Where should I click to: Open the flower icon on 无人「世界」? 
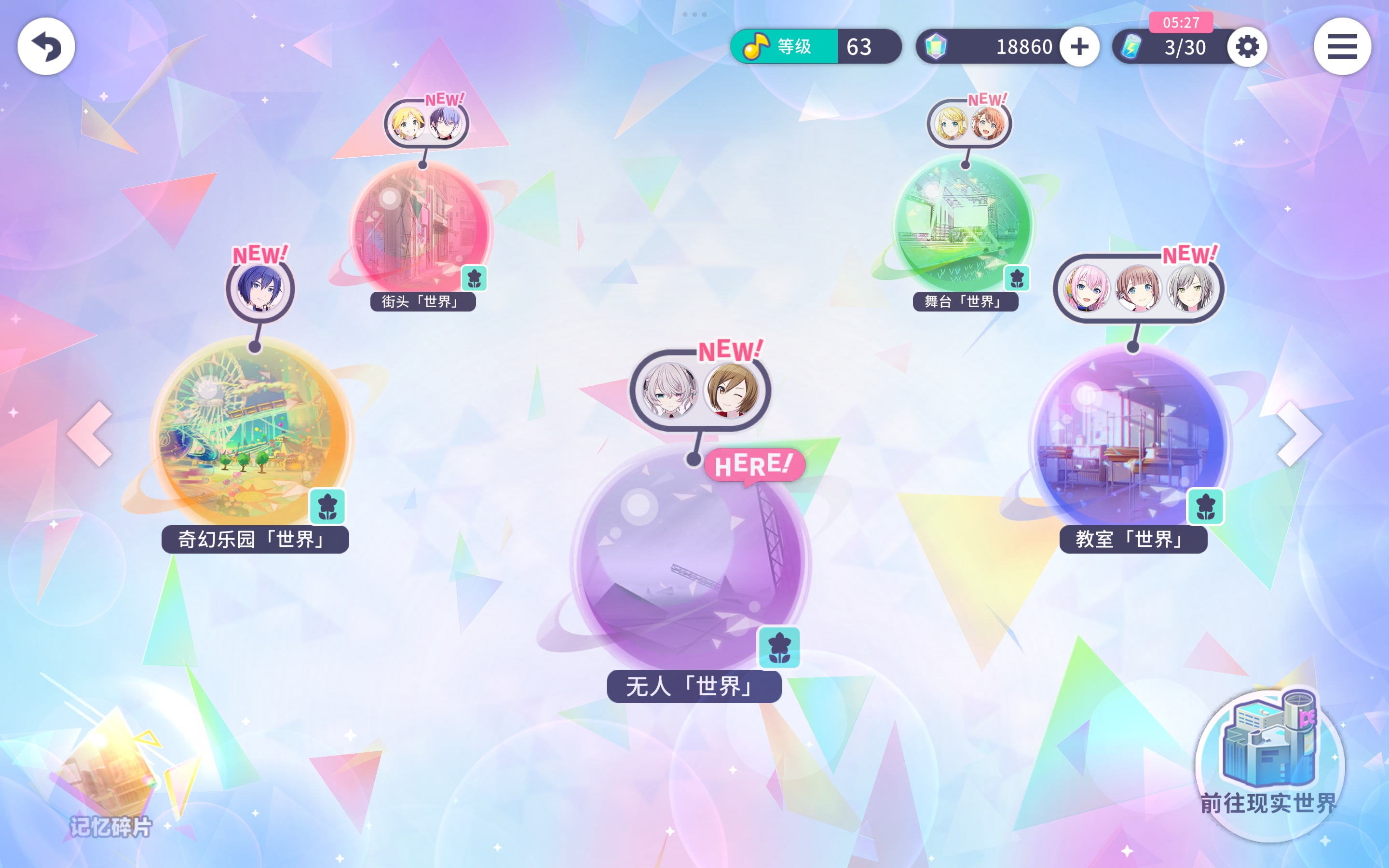[x=779, y=647]
